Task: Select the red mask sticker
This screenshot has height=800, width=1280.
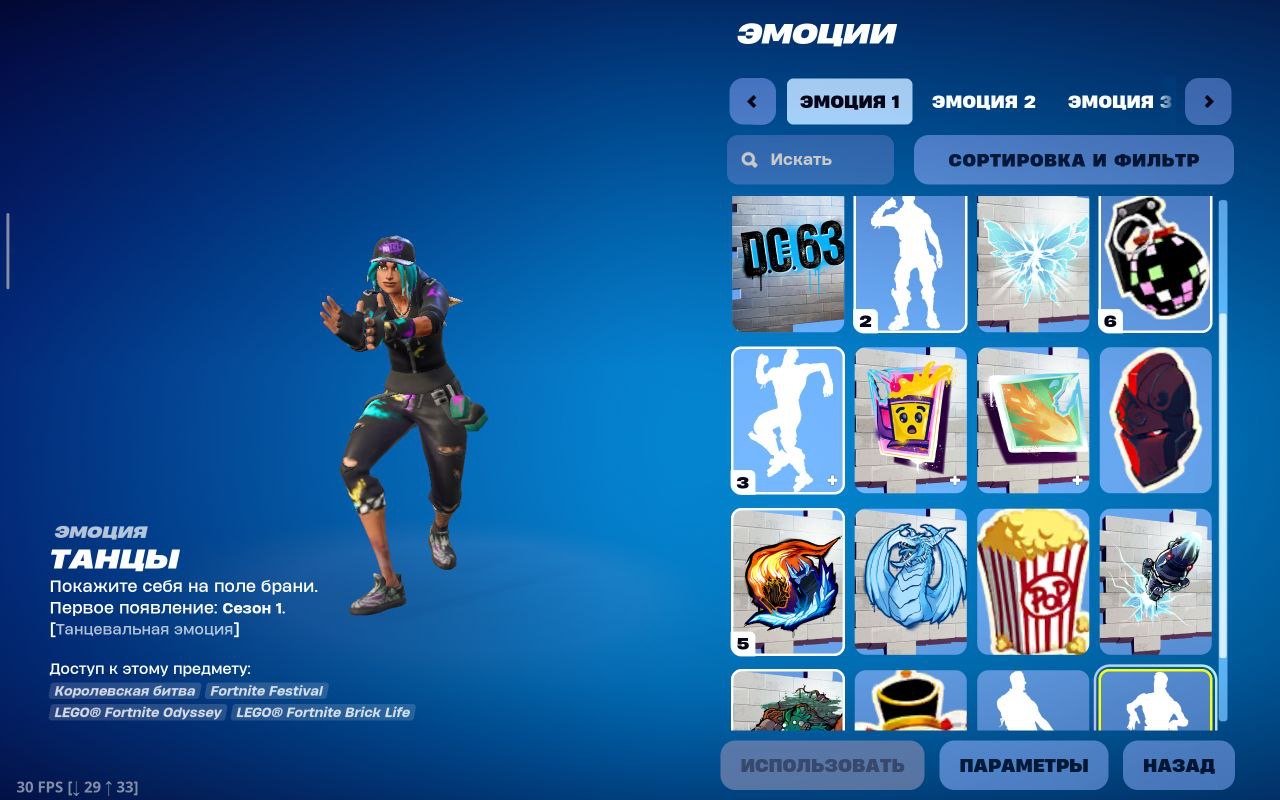Action: click(x=1157, y=420)
